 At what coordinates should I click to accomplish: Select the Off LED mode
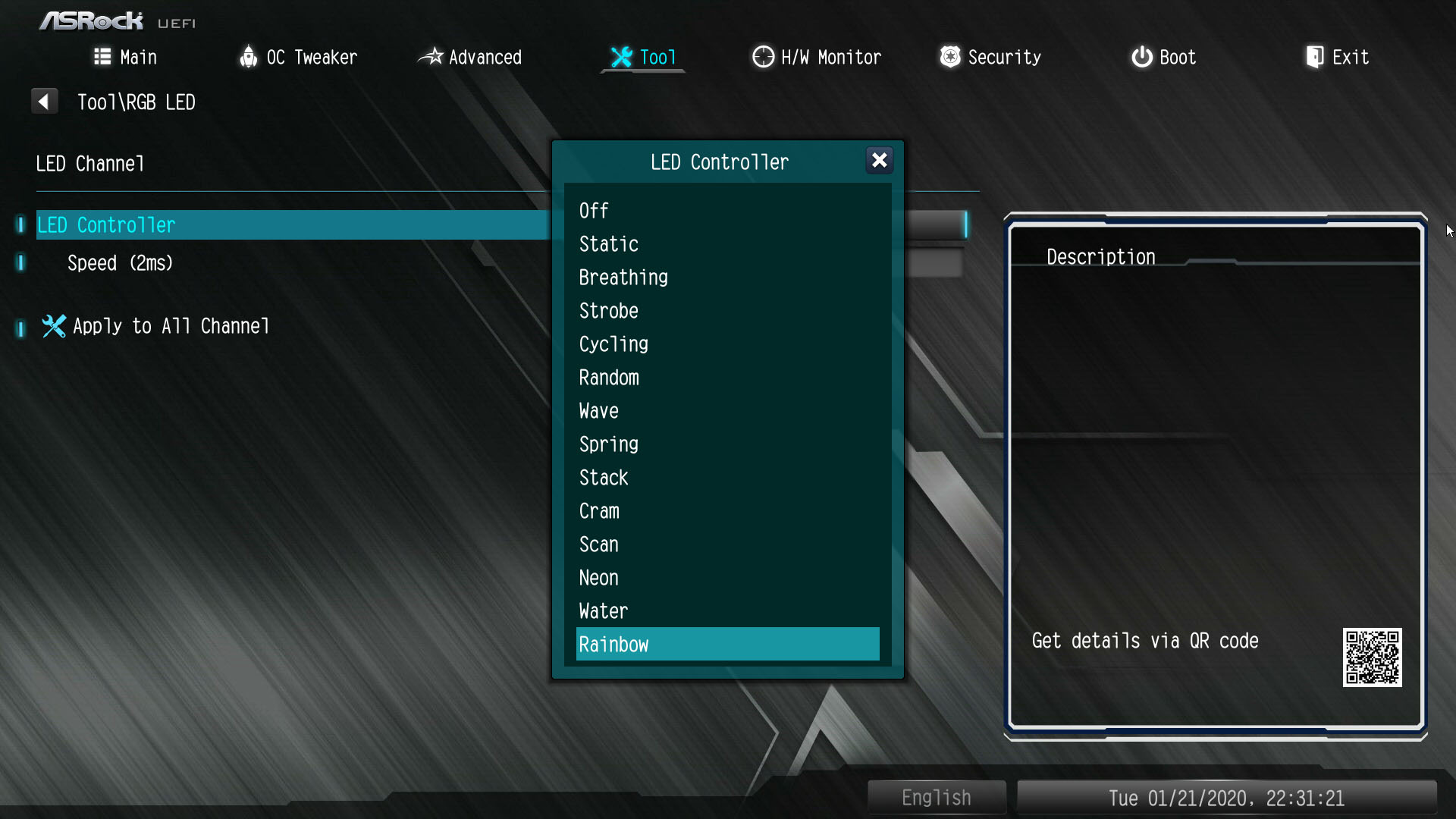tap(594, 211)
